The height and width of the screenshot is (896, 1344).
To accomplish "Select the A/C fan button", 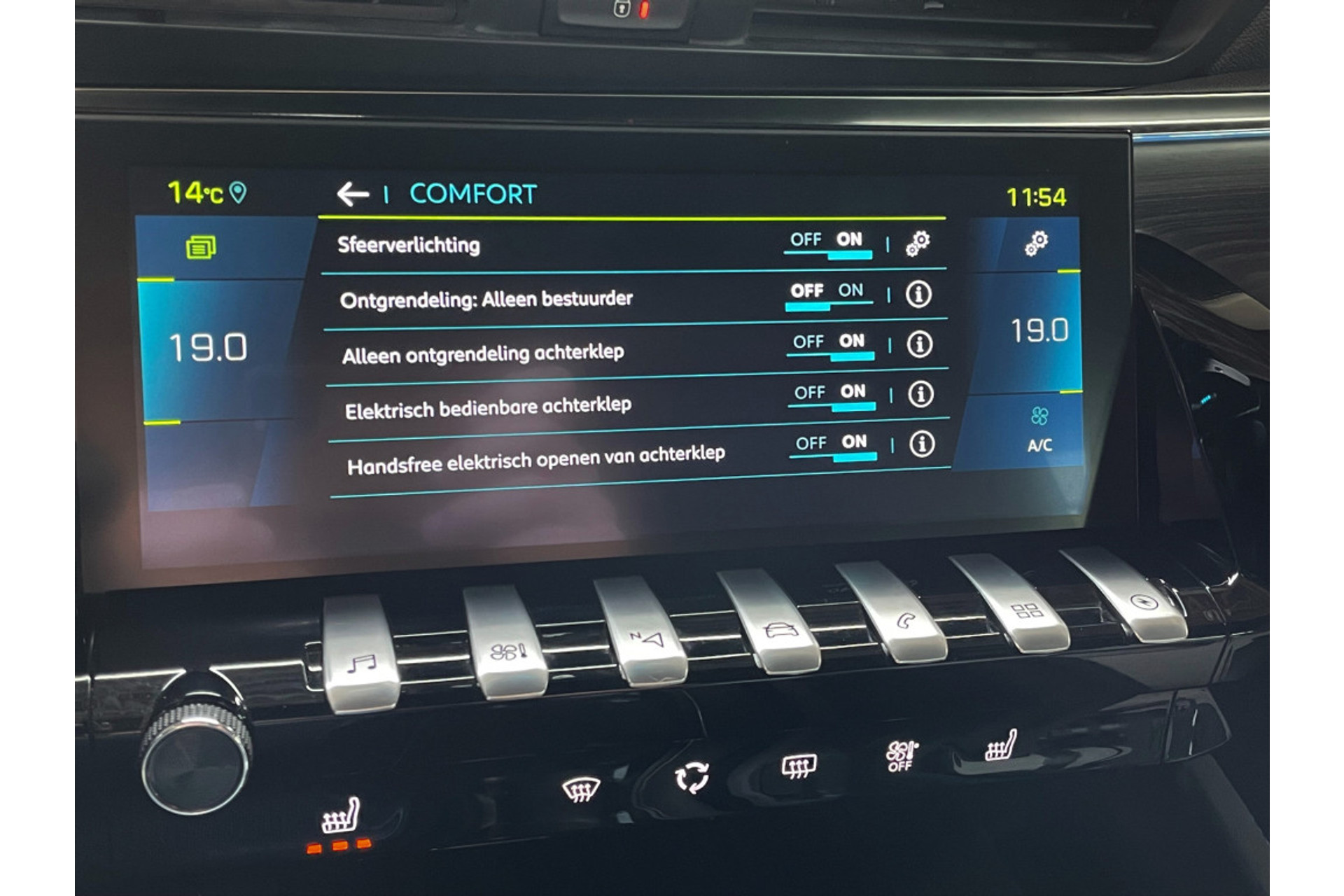I will 1039,429.
